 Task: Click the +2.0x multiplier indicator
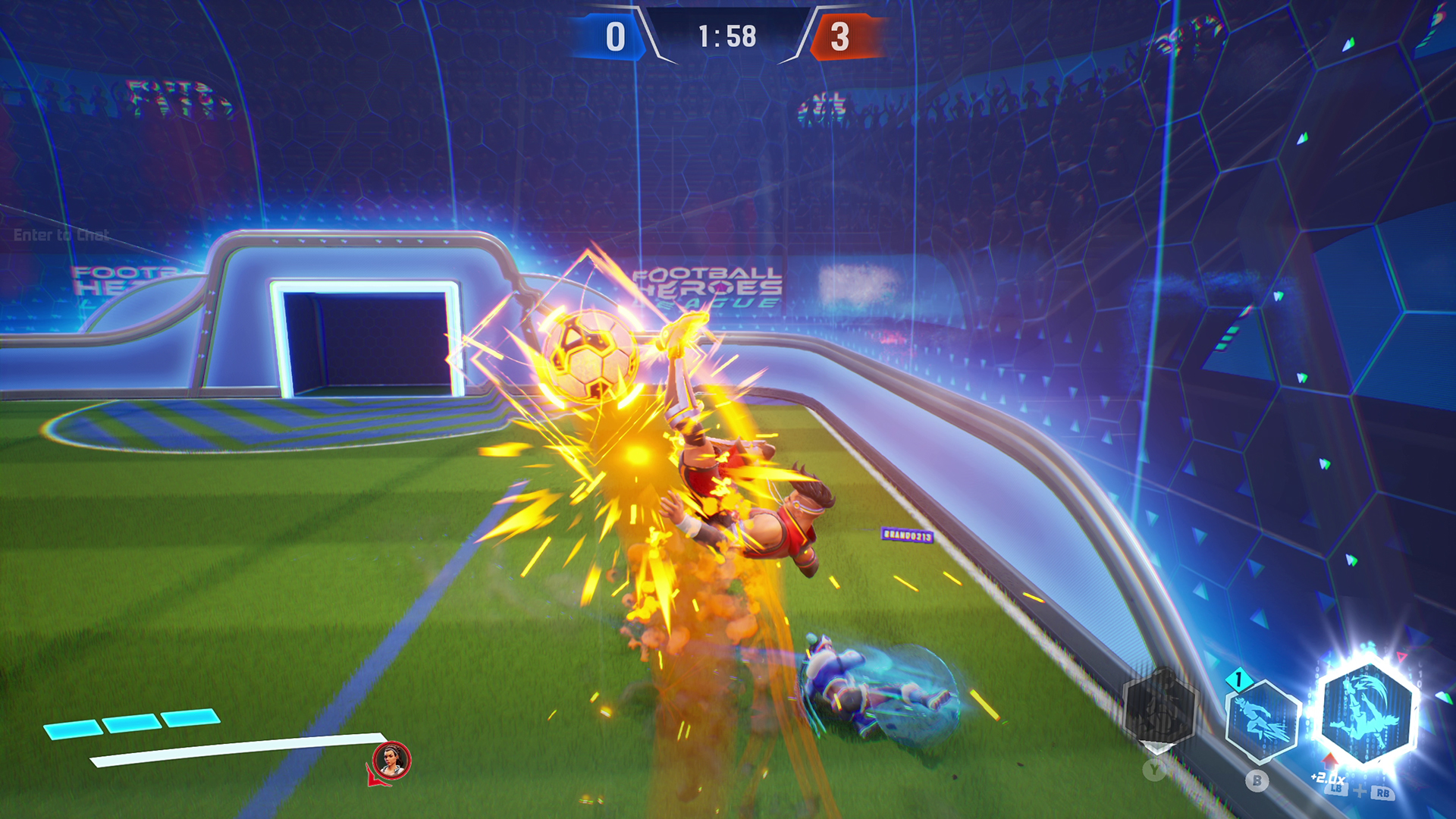pyautogui.click(x=1328, y=780)
